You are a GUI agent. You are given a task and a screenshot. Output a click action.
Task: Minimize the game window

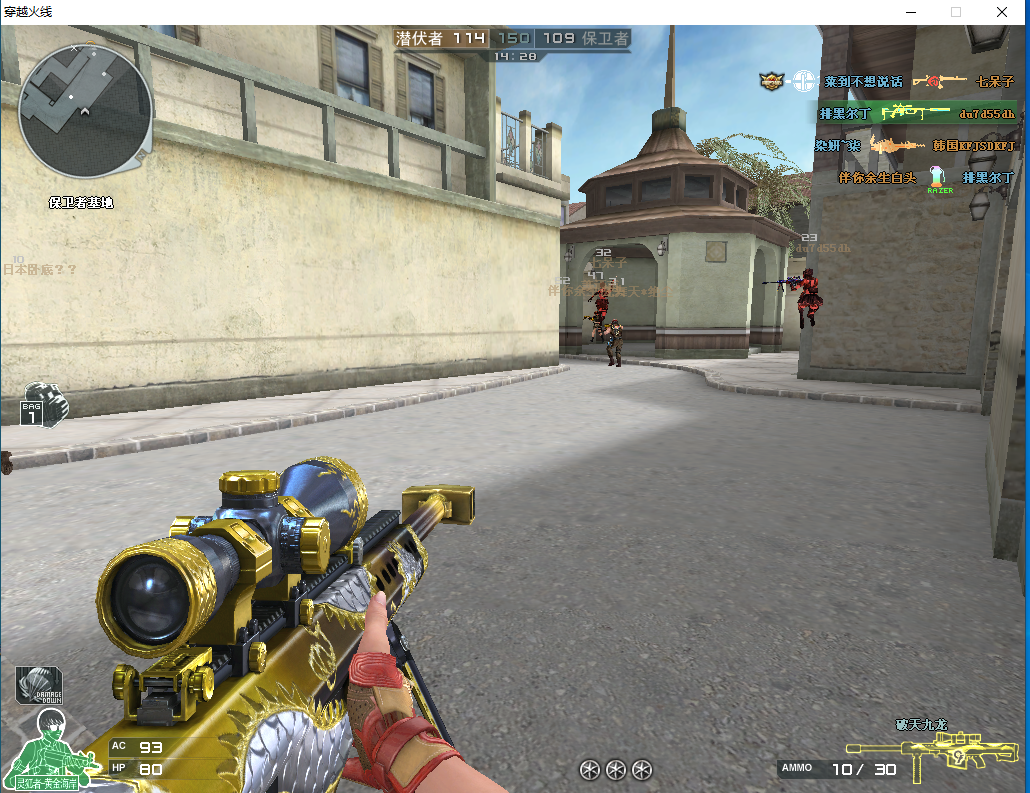tap(910, 12)
